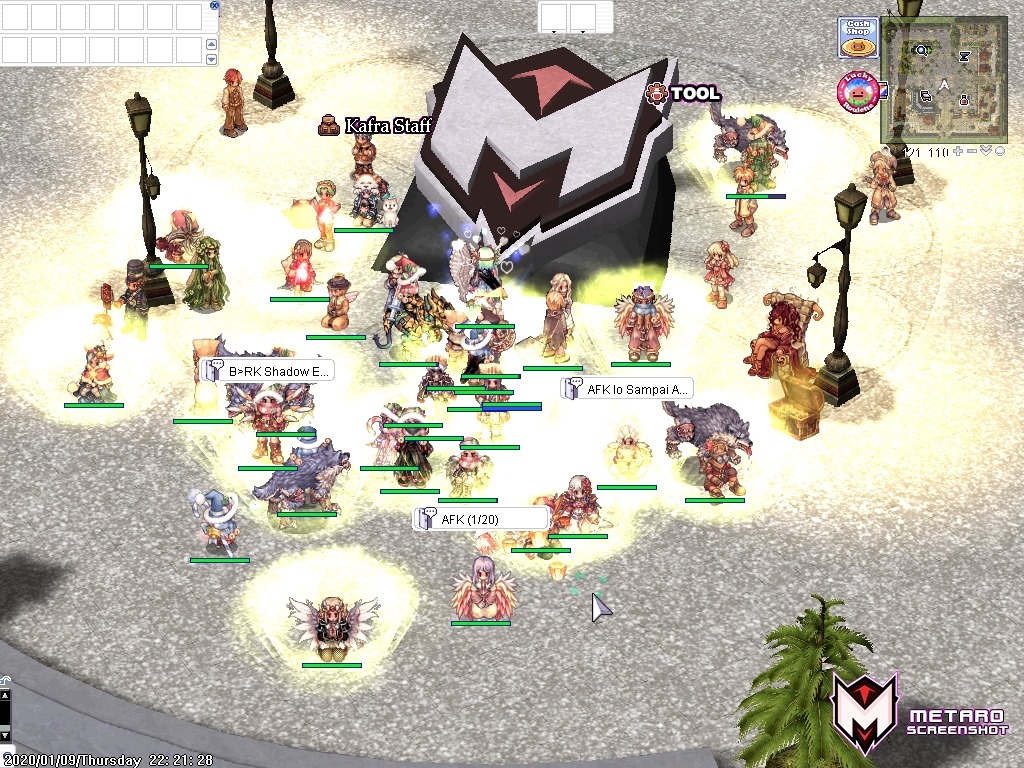Open the Cash Shop
This screenshot has width=1024, height=768.
pyautogui.click(x=857, y=38)
